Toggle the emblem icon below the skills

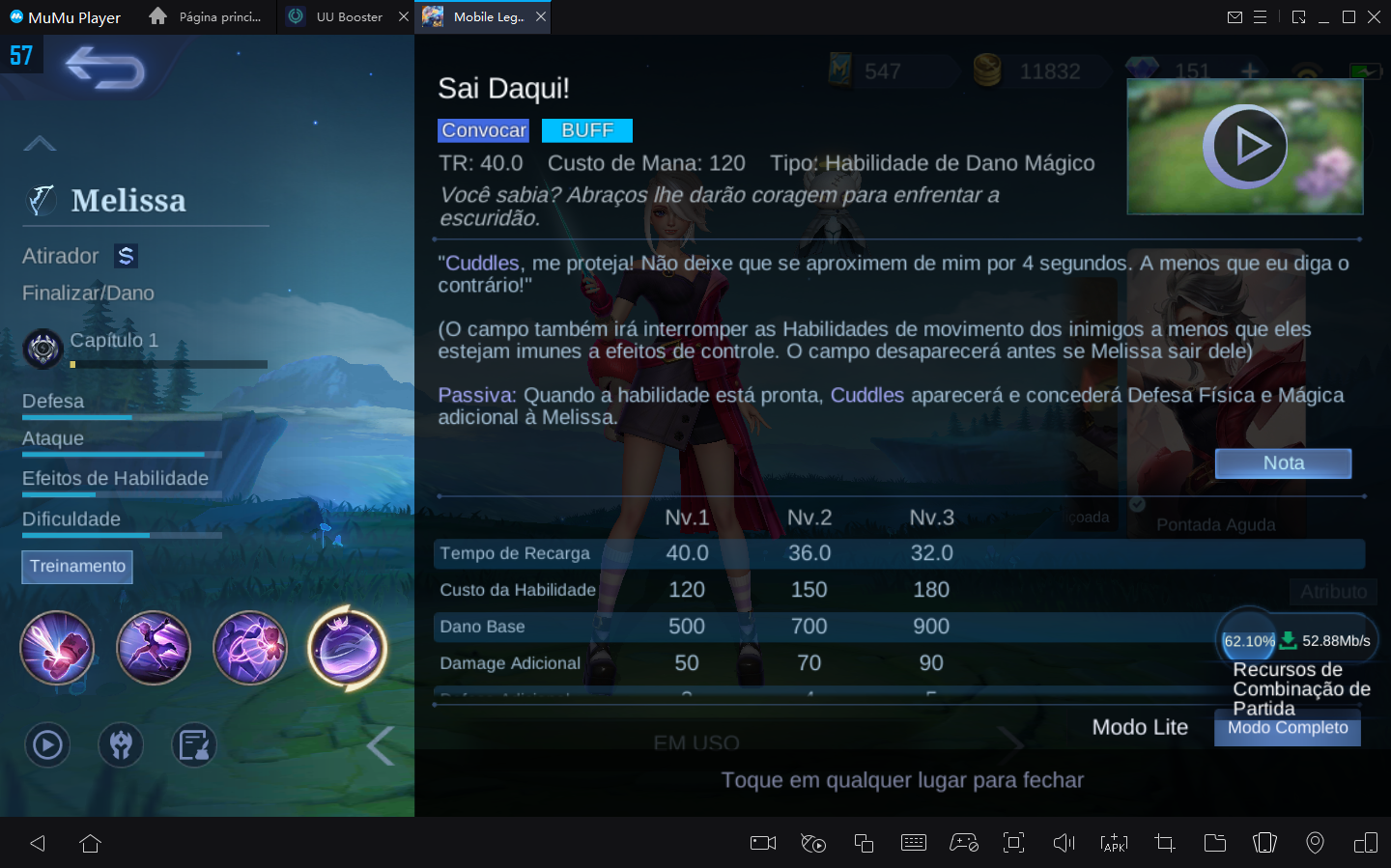[121, 744]
